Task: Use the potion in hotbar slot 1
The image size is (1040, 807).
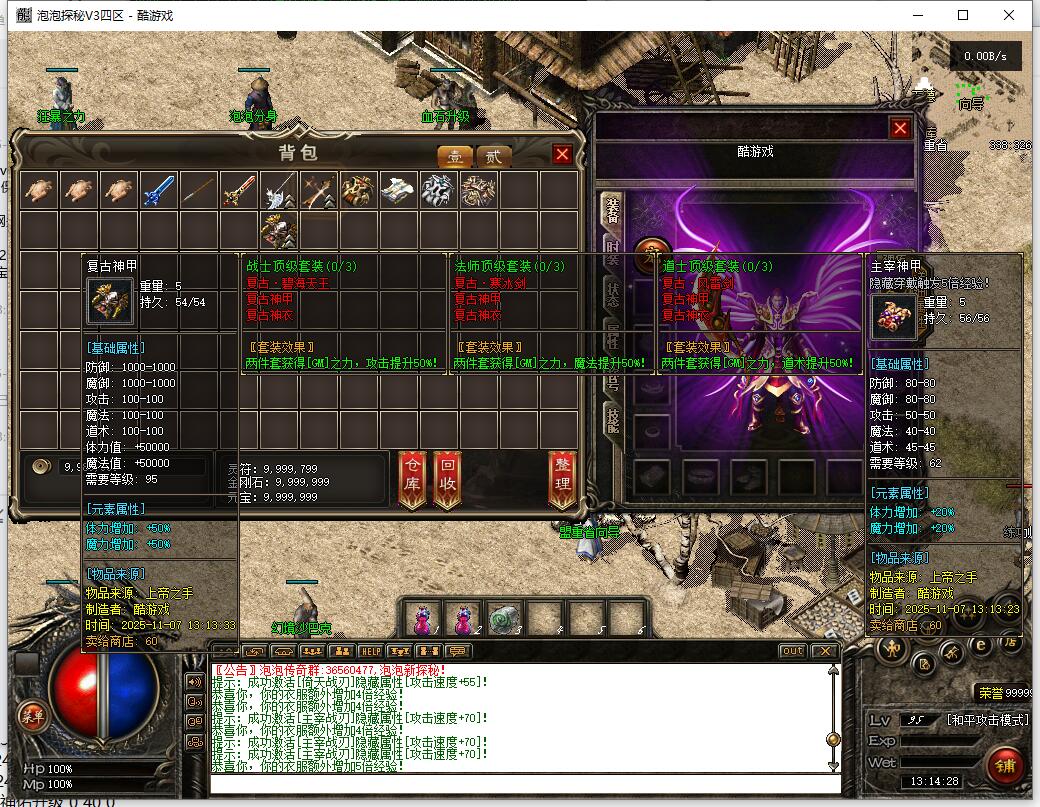Action: point(424,619)
